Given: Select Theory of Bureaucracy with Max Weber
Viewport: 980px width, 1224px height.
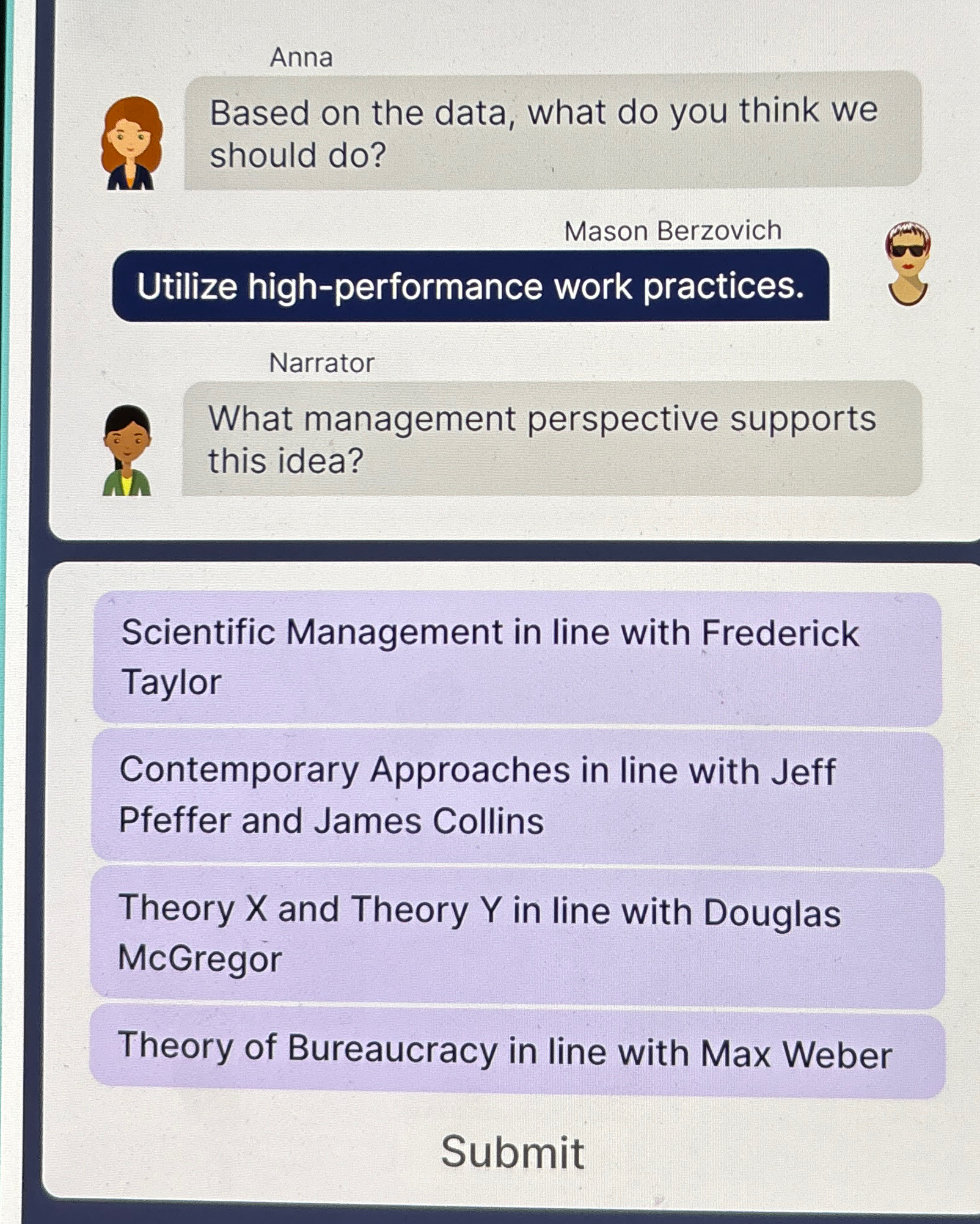Looking at the screenshot, I should coord(516,1052).
